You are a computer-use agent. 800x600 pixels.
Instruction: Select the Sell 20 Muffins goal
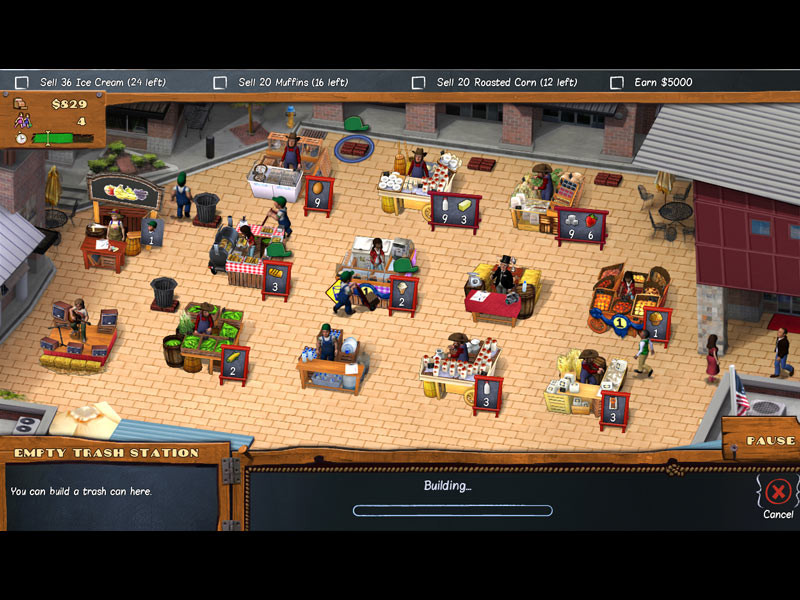(220, 82)
